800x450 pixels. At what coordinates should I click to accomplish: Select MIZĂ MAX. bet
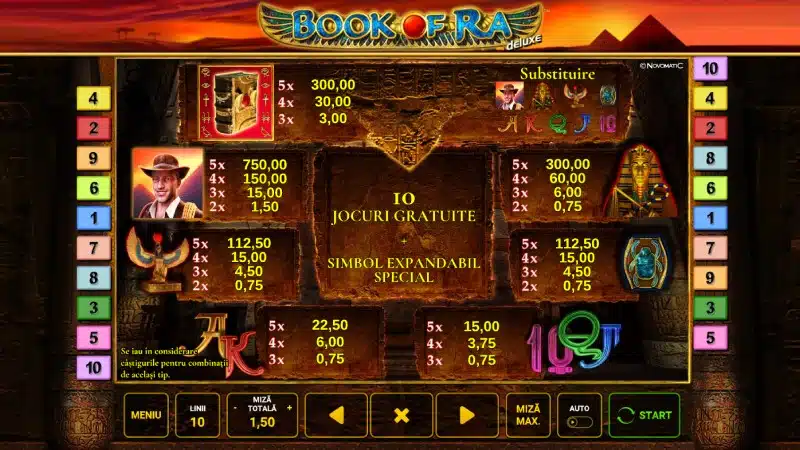coord(527,415)
